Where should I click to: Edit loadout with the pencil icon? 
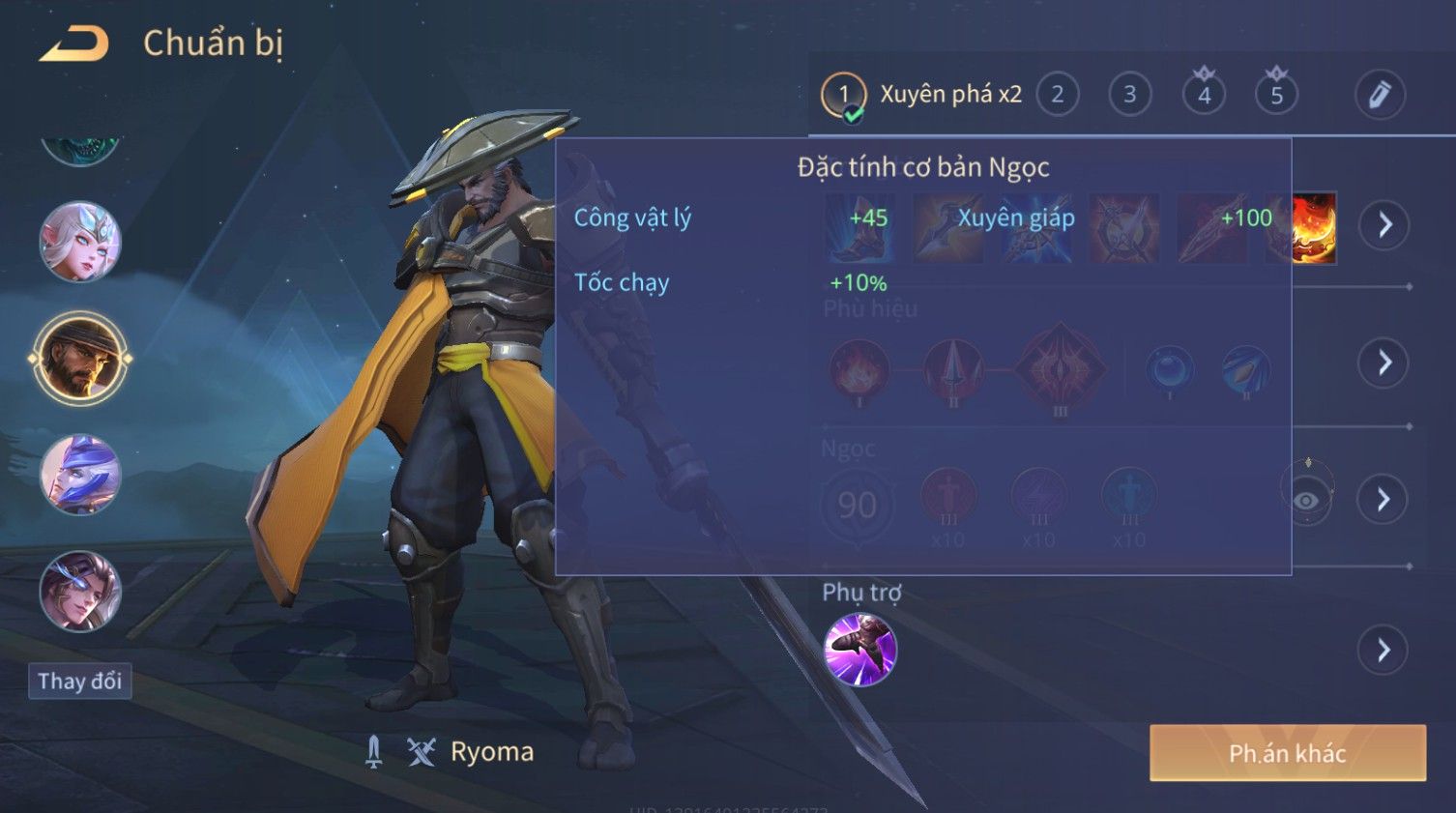pos(1379,95)
